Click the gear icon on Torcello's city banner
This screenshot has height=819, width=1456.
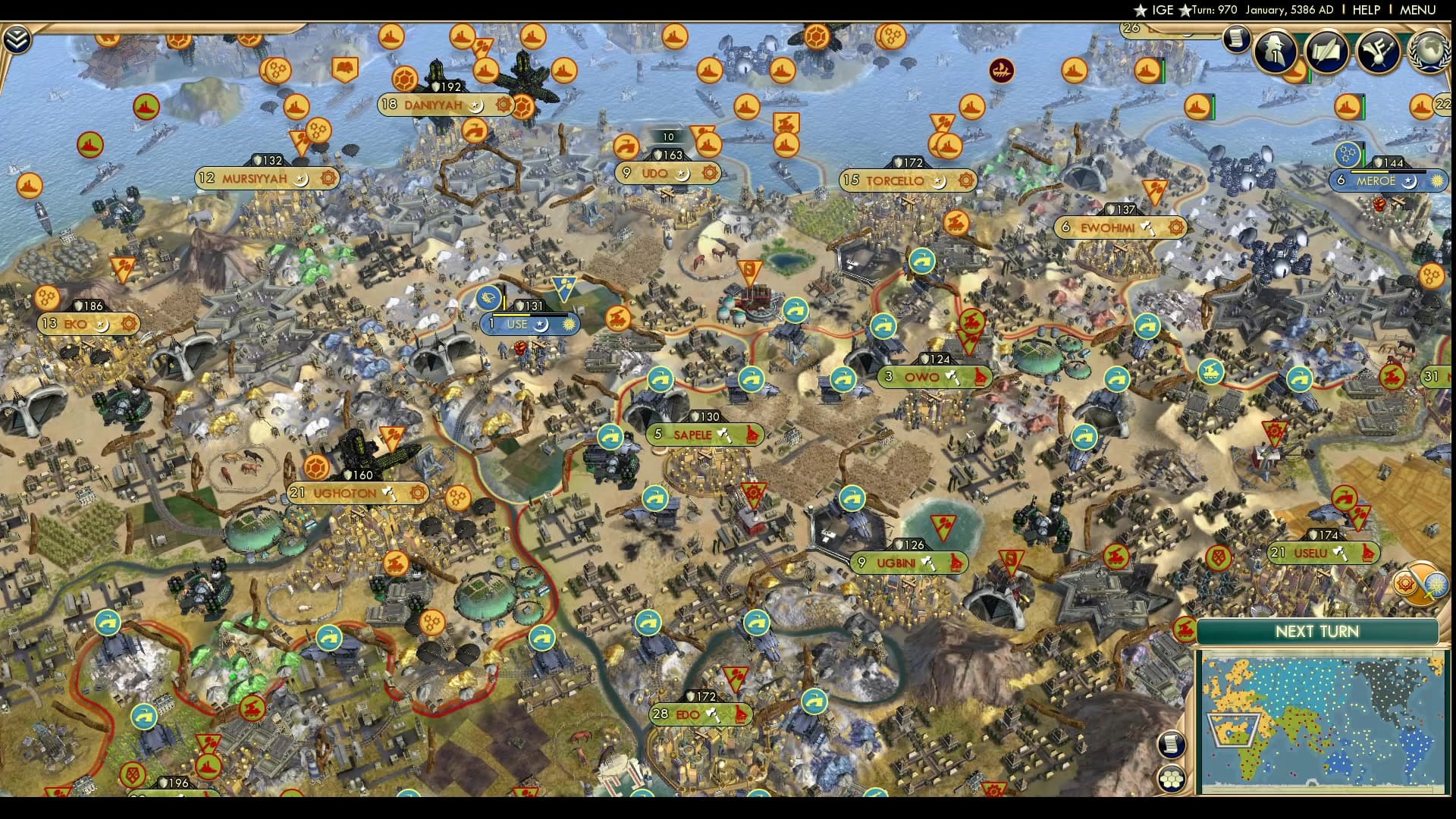click(x=965, y=181)
